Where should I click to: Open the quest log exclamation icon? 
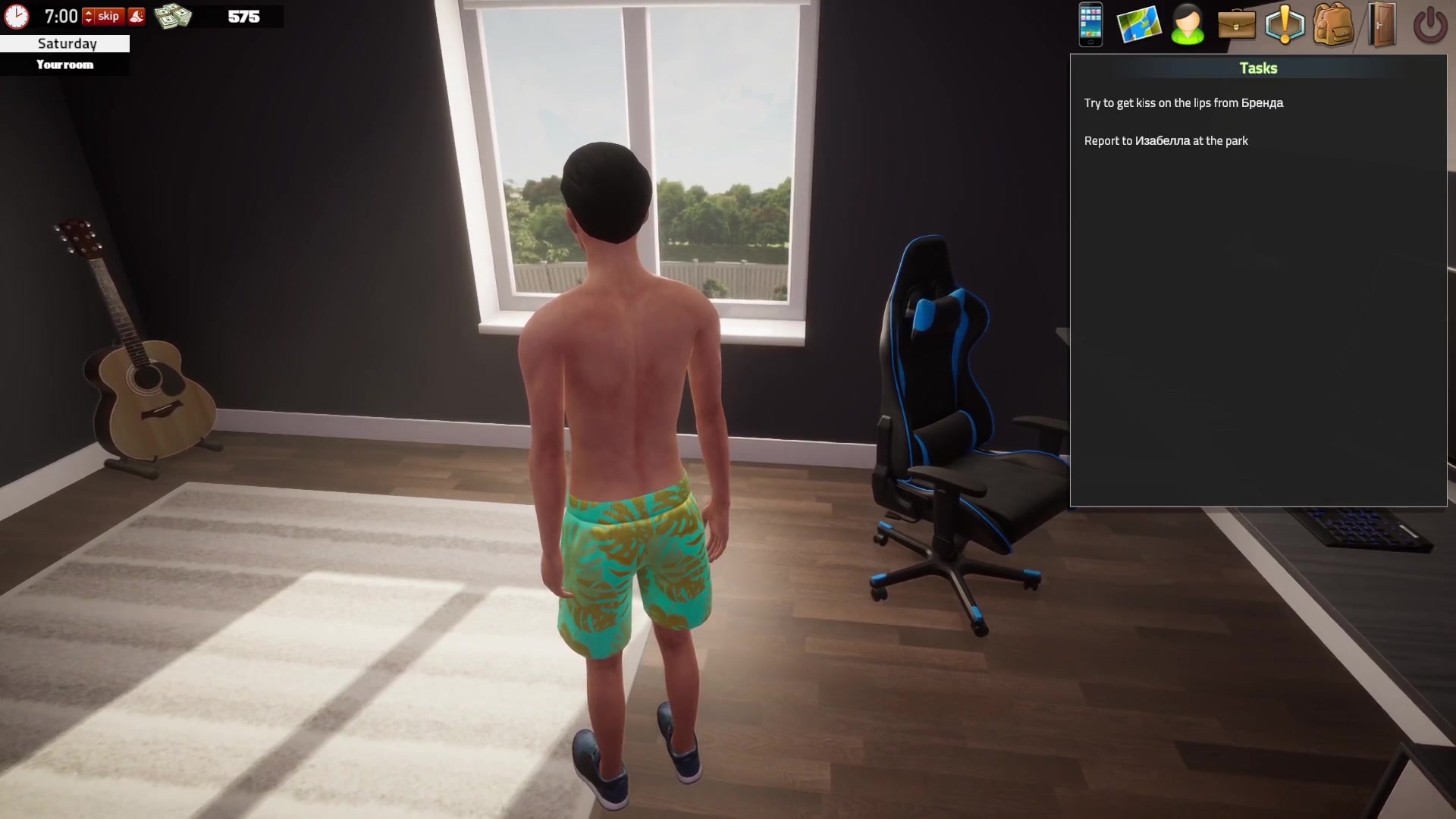(1285, 25)
